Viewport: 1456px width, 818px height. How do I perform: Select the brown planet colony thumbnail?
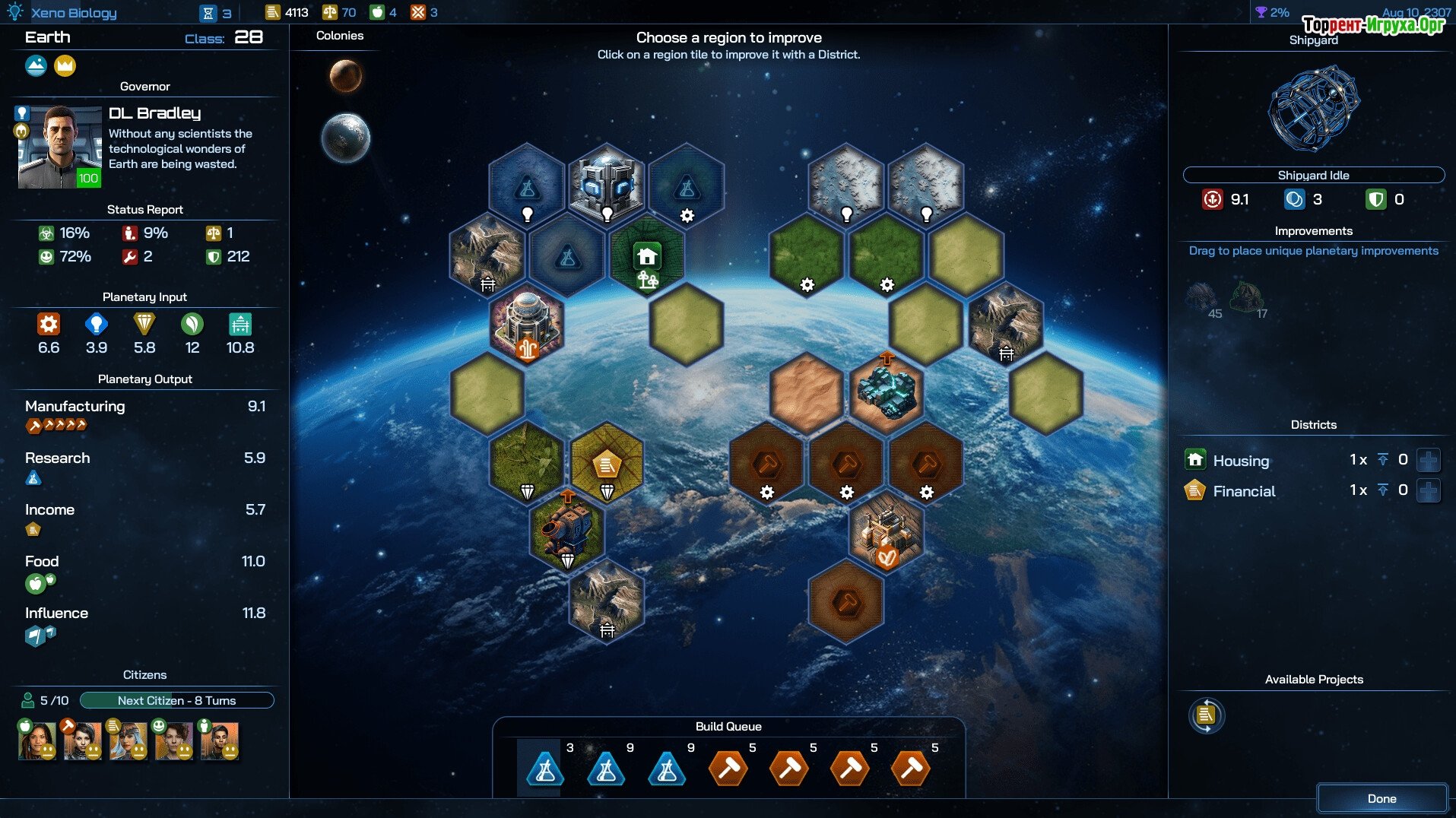[345, 76]
